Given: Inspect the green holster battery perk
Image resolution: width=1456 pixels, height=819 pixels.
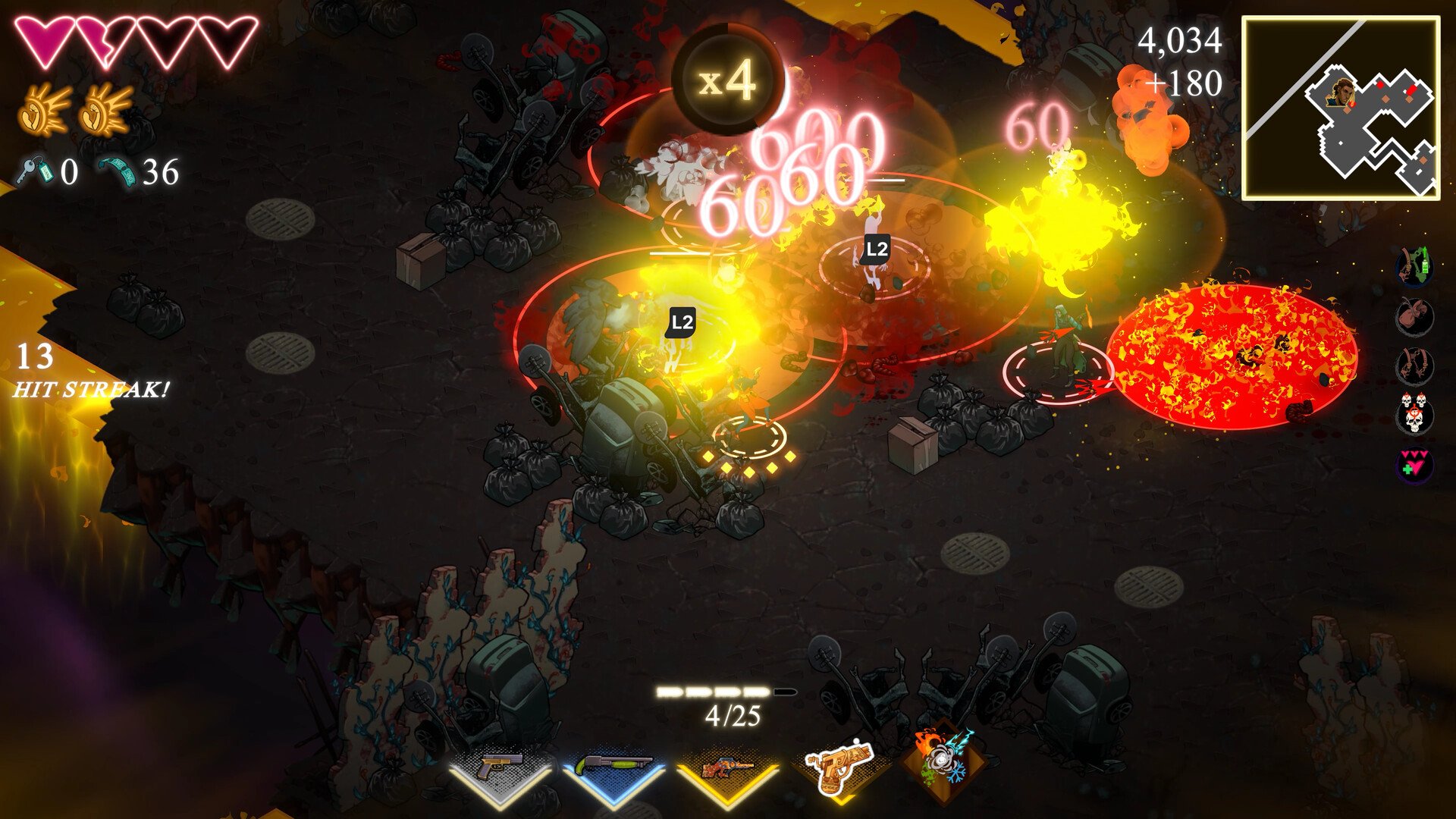Looking at the screenshot, I should (x=1414, y=266).
